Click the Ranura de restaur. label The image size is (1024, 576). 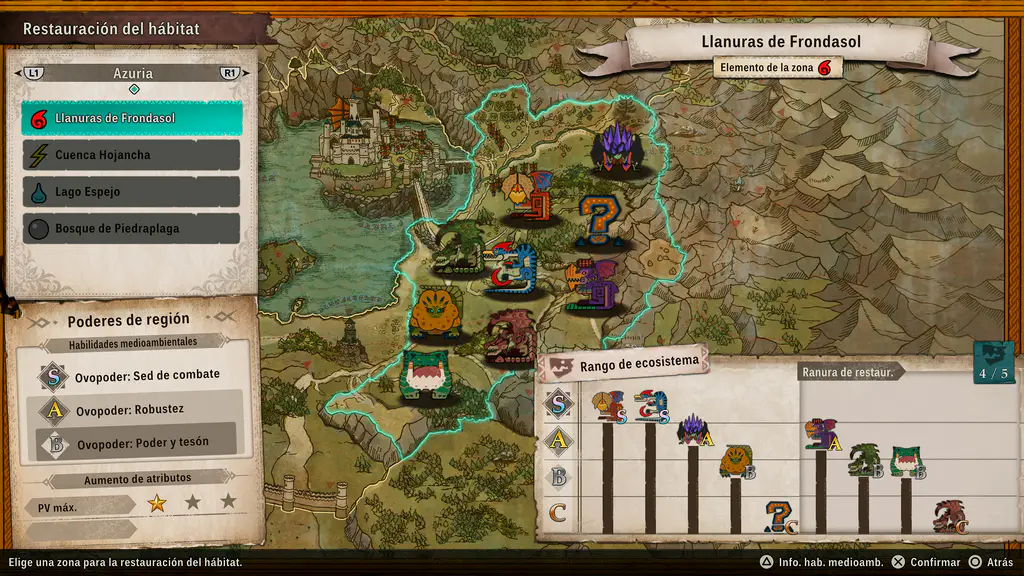[x=852, y=372]
